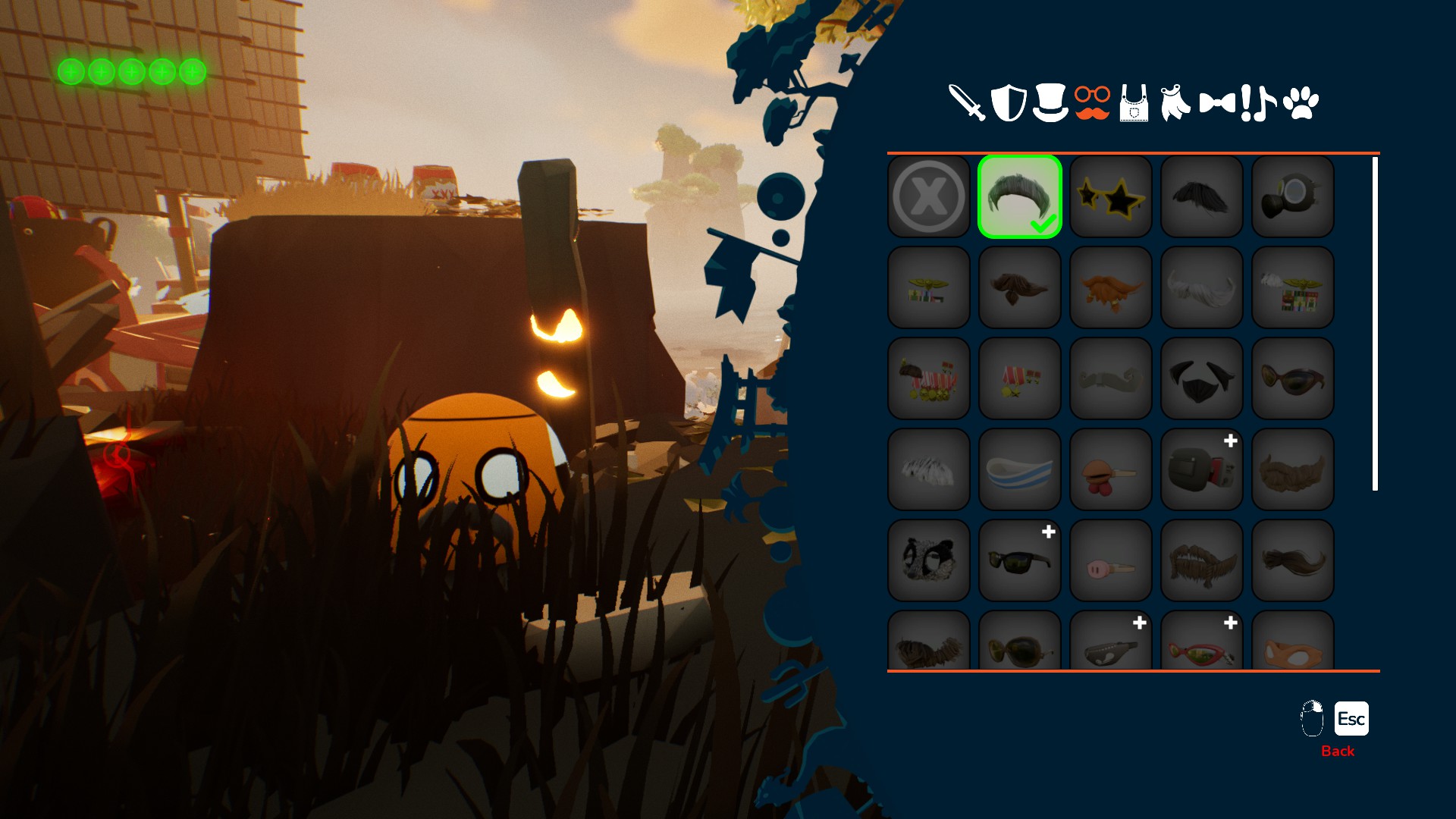Open the overalls outfit tab

point(1134,104)
